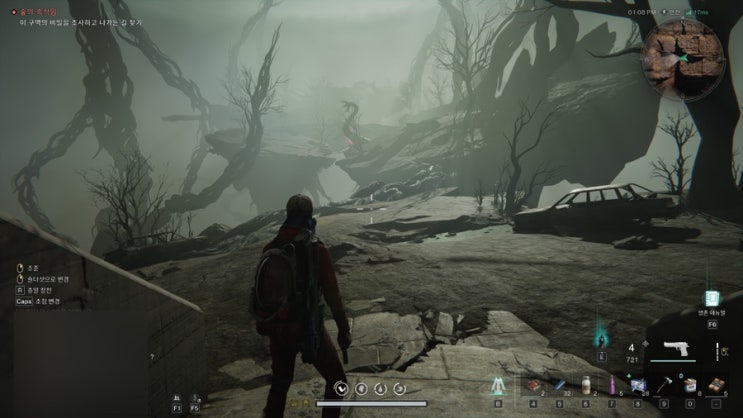
Task: Choose the red canned food hotbar slot
Action: pos(535,385)
